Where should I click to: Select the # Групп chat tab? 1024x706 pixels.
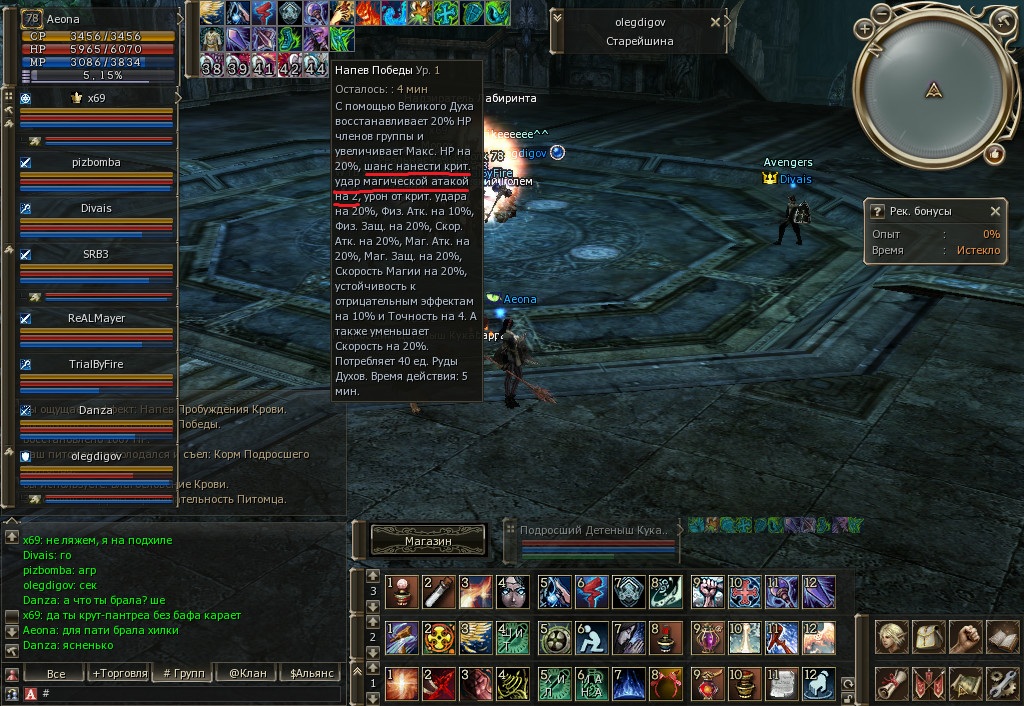coord(183,673)
